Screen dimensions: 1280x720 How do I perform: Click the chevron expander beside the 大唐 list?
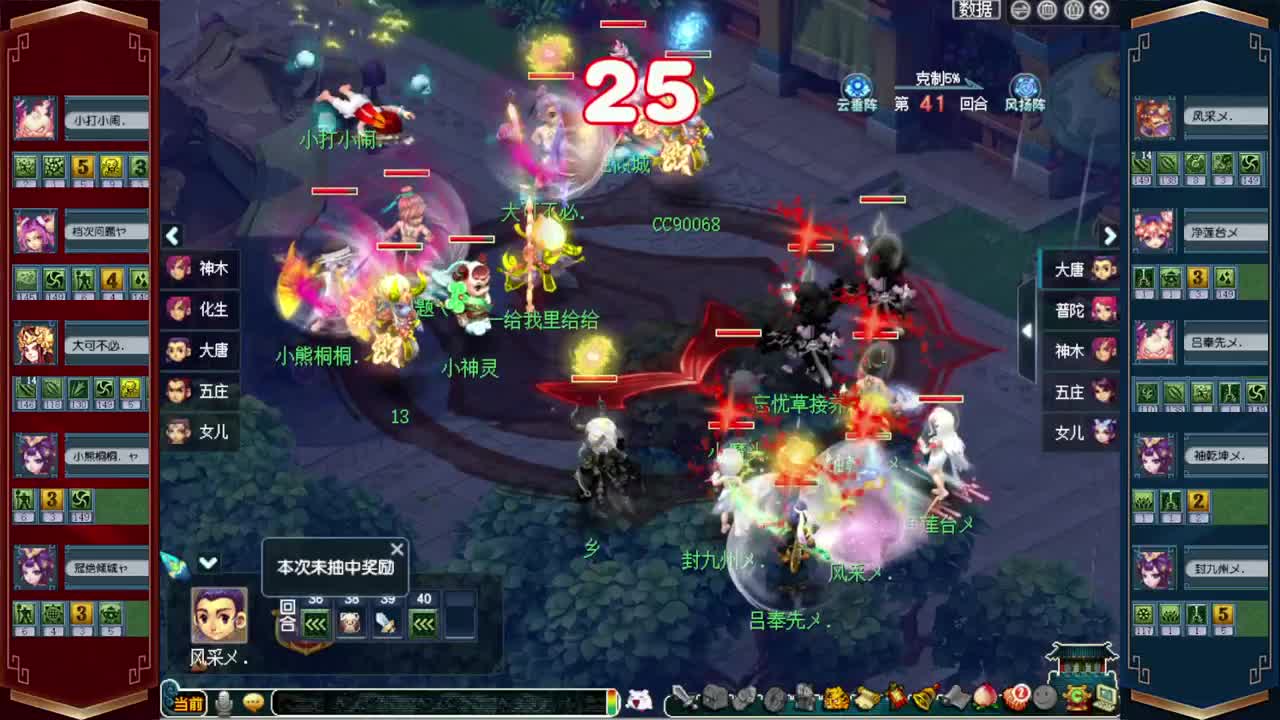(x=1027, y=330)
